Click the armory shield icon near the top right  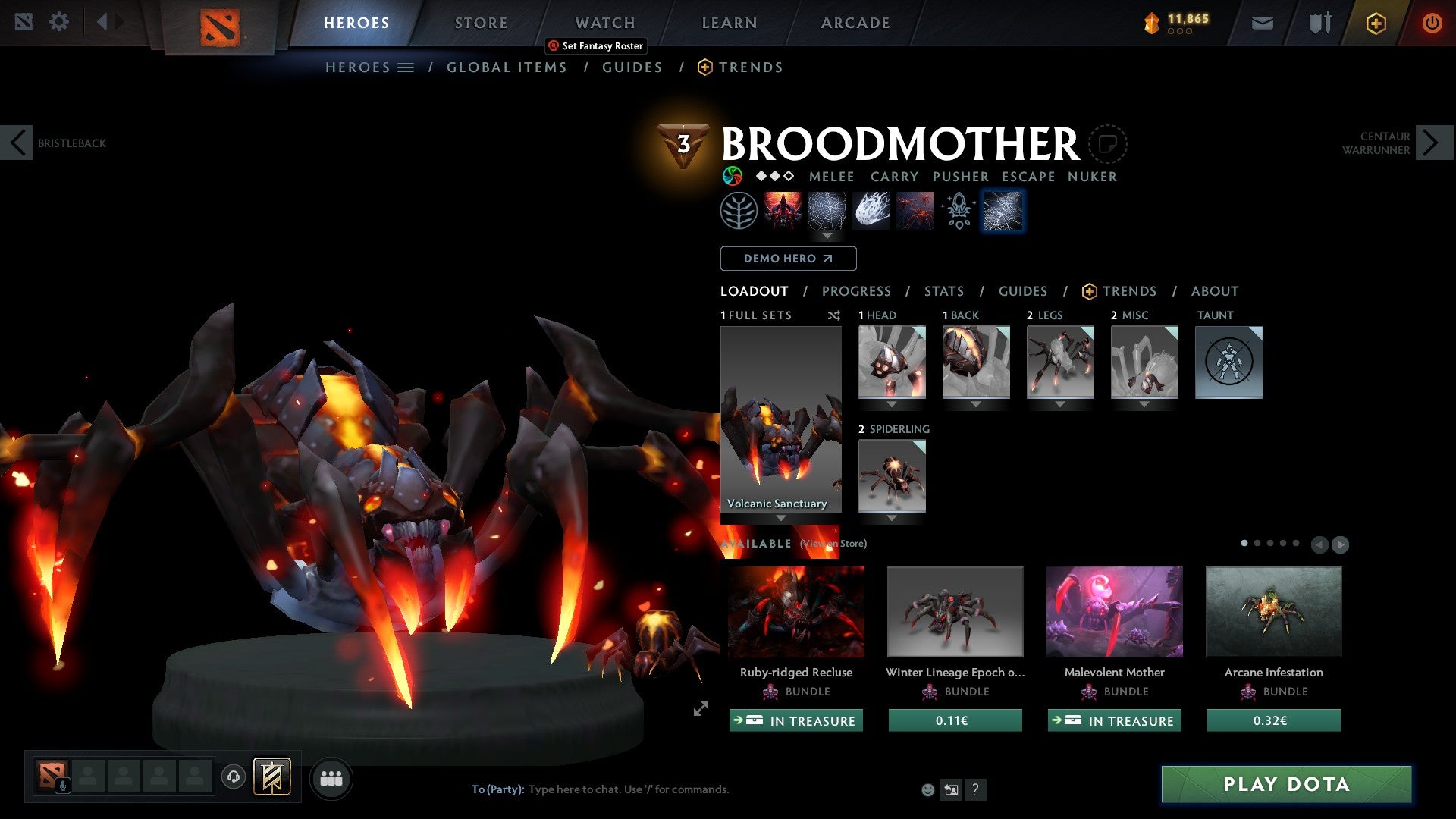coord(1319,22)
